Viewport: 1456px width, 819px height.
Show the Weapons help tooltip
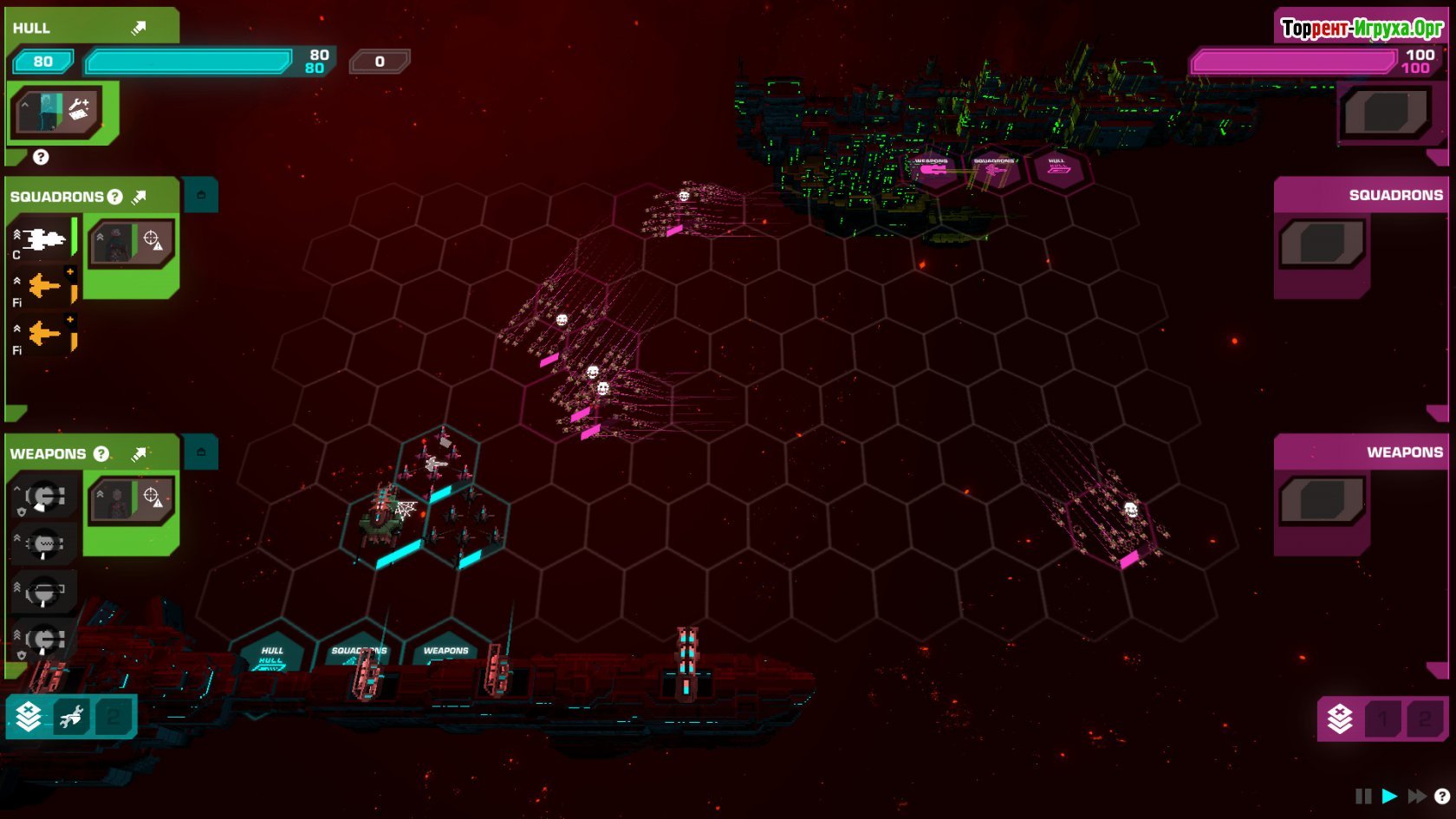point(101,453)
